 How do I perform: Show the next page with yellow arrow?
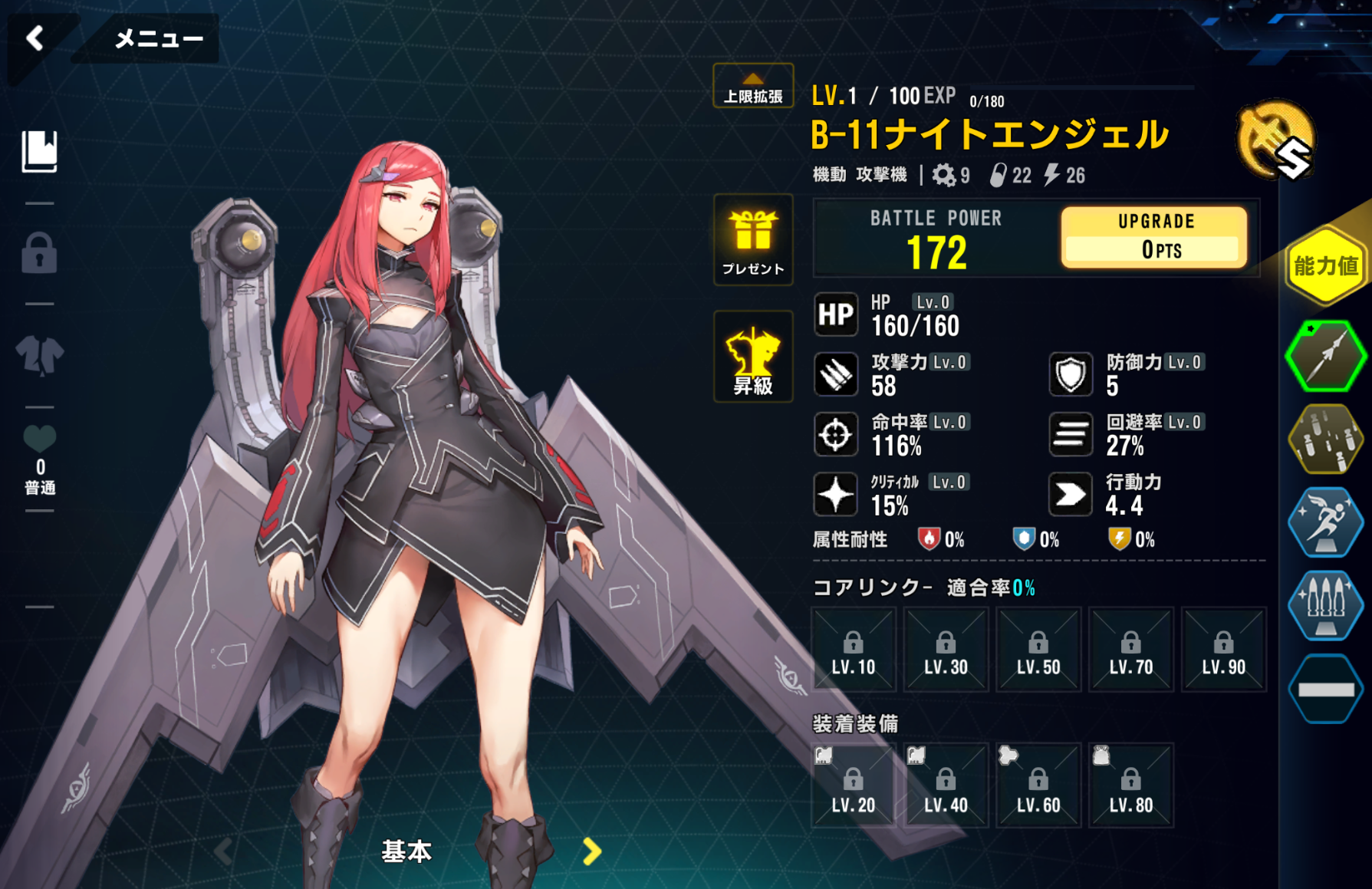pos(591,851)
